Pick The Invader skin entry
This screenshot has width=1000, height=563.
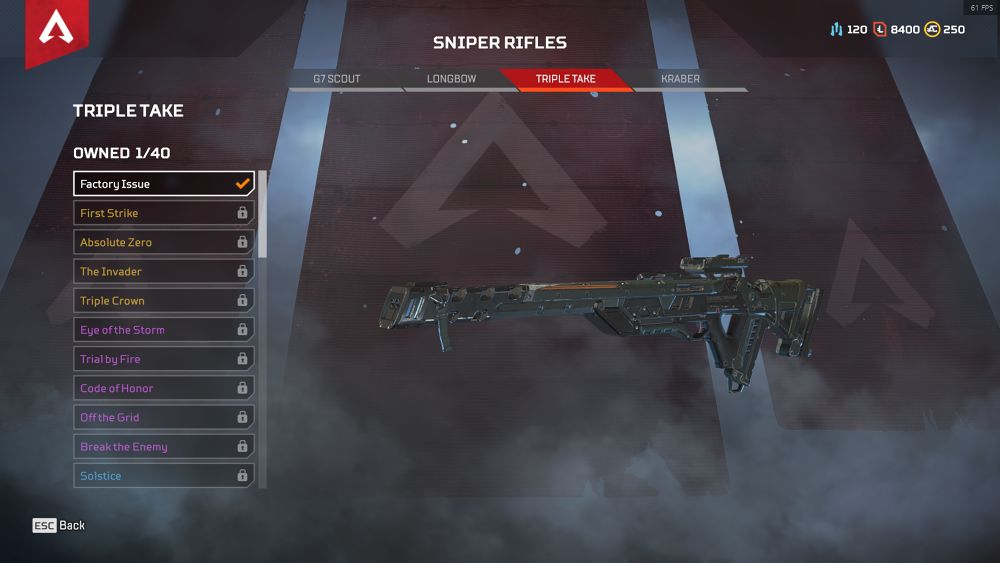coord(164,271)
